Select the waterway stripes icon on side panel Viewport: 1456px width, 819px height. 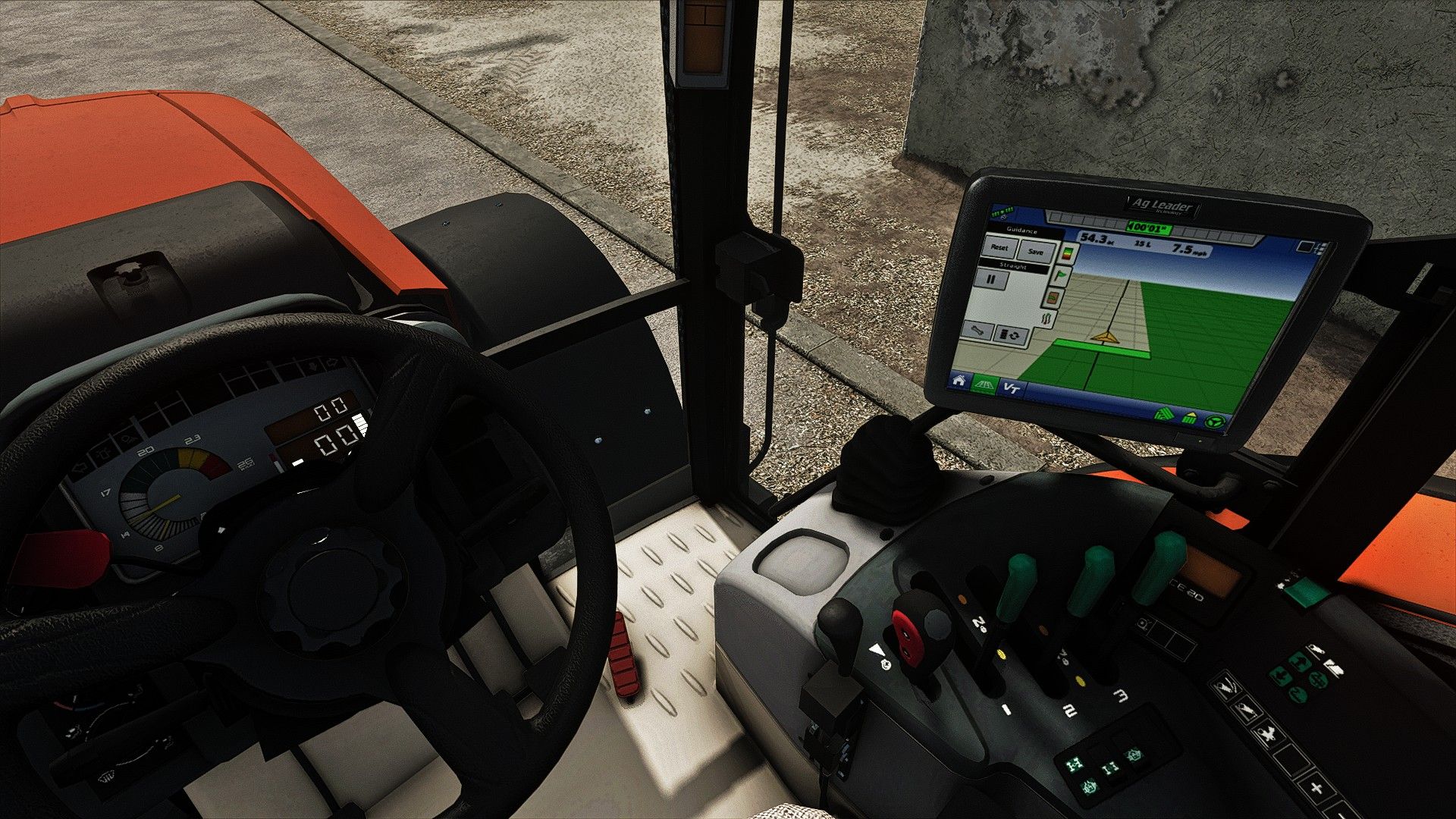tap(1047, 318)
